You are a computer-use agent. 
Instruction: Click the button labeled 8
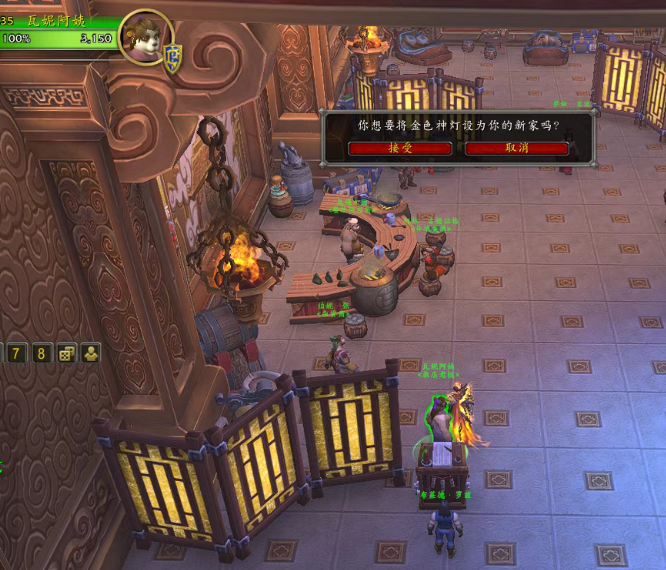(x=41, y=353)
